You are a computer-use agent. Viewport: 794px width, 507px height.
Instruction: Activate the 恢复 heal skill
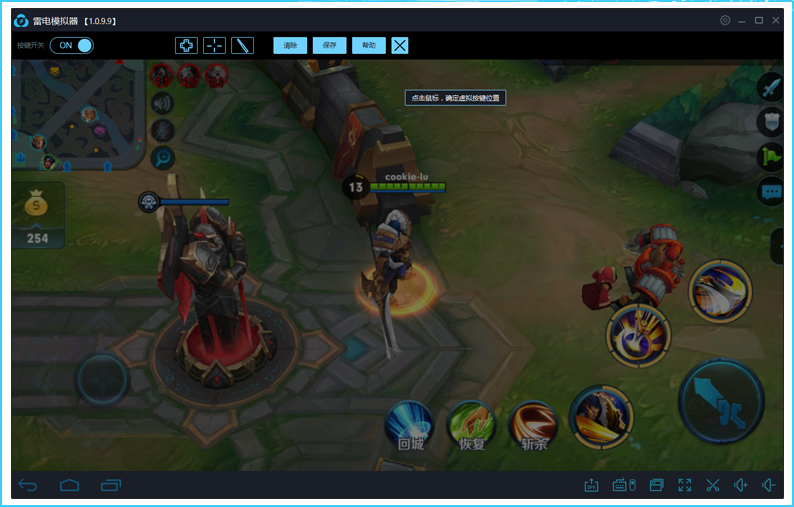click(471, 424)
